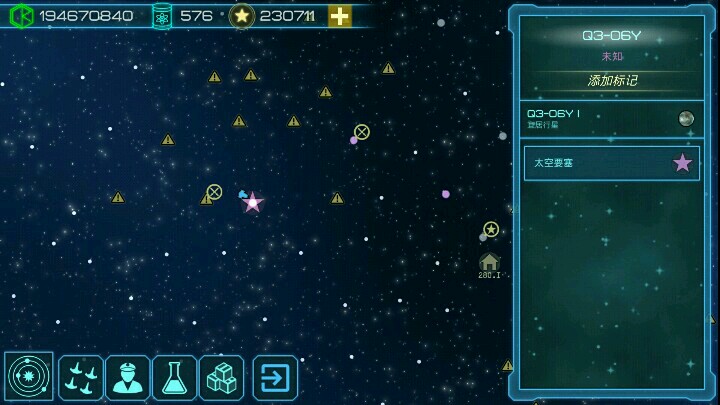This screenshot has width=720, height=405.
Task: Select the Q3-06Y I planet row
Action: (611, 119)
